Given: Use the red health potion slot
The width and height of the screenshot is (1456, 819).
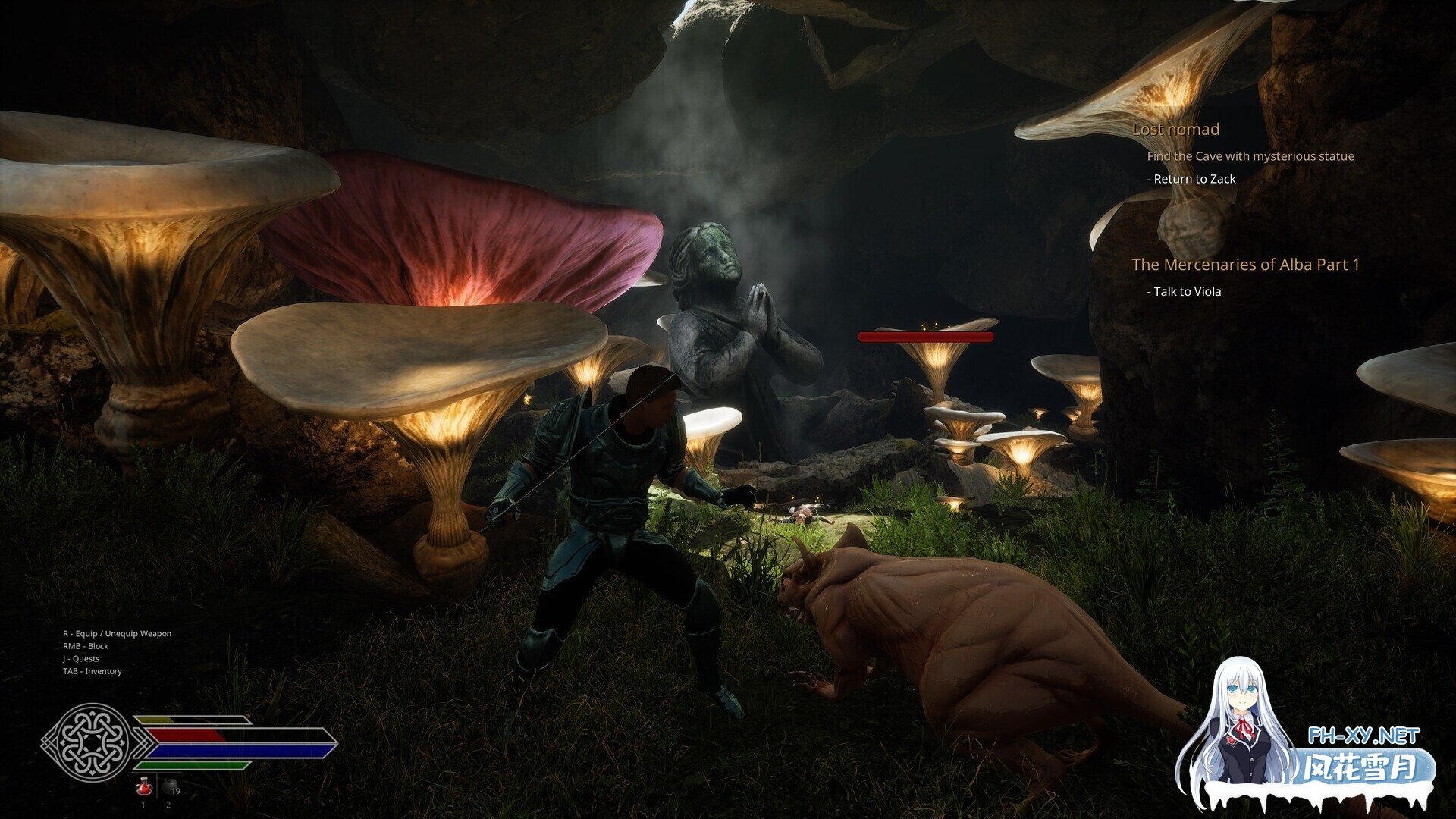Looking at the screenshot, I should click(x=143, y=787).
